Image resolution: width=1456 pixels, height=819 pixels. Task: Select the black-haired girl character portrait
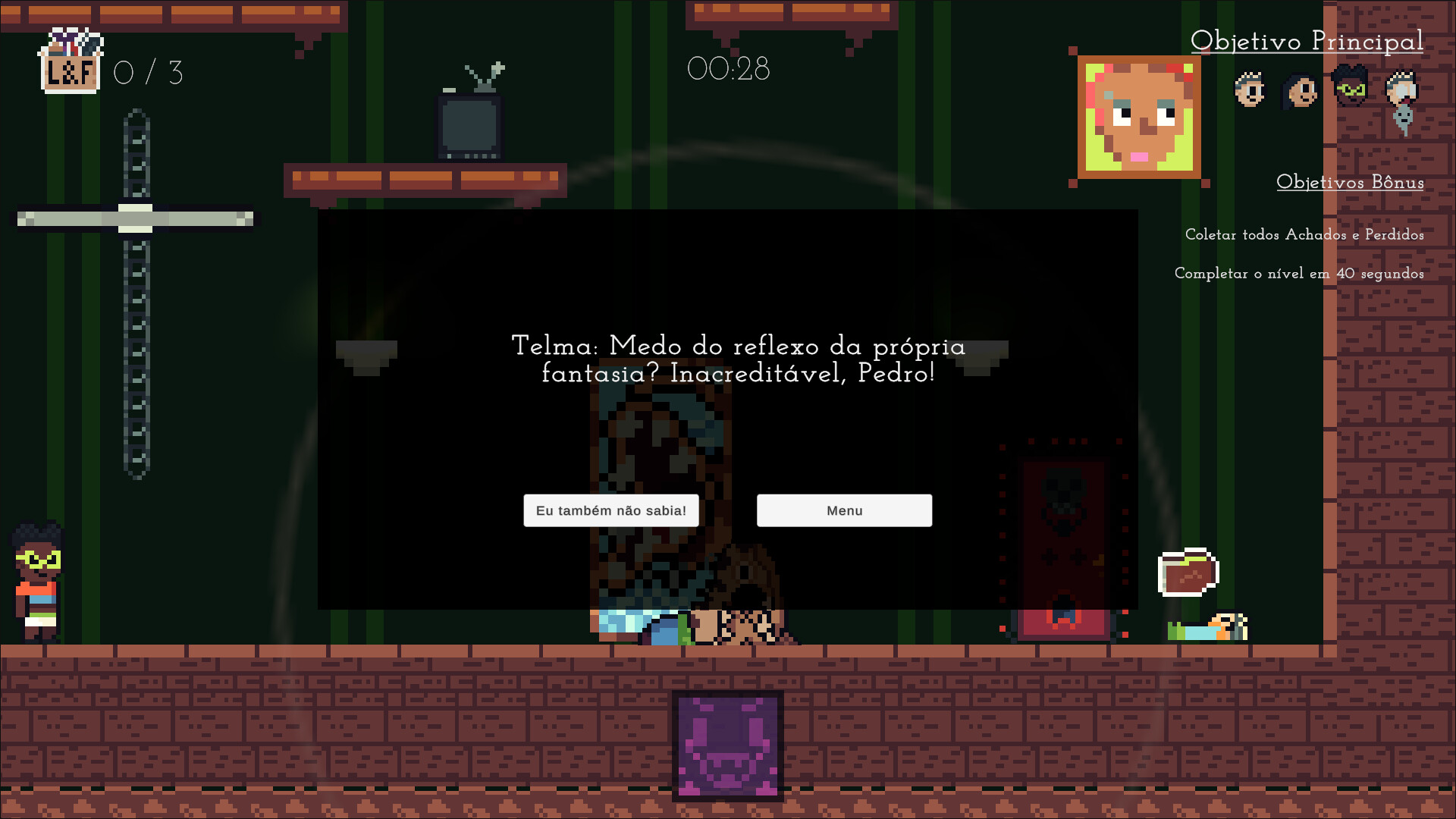coord(1300,89)
